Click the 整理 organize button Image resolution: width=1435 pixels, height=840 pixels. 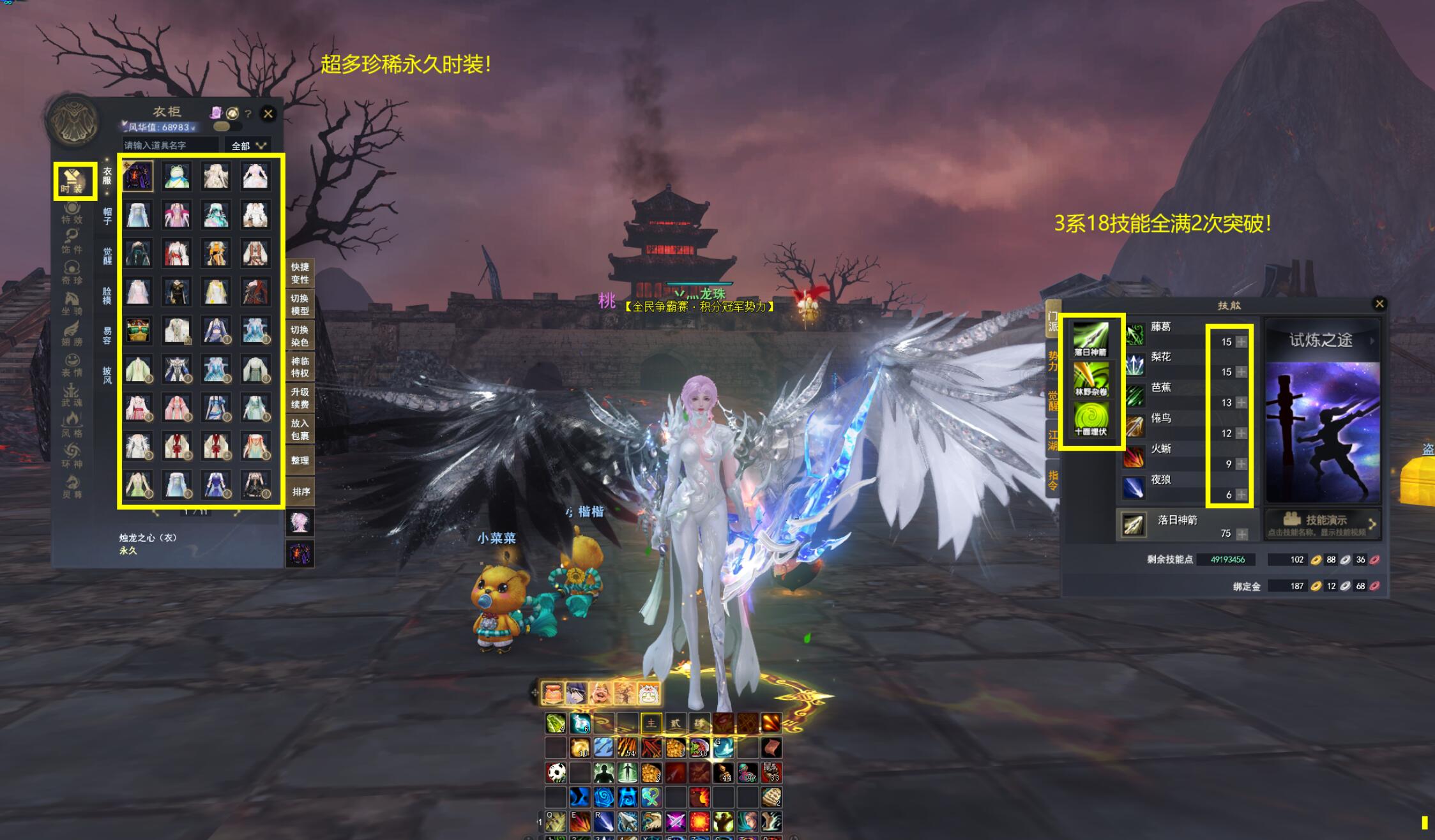300,460
